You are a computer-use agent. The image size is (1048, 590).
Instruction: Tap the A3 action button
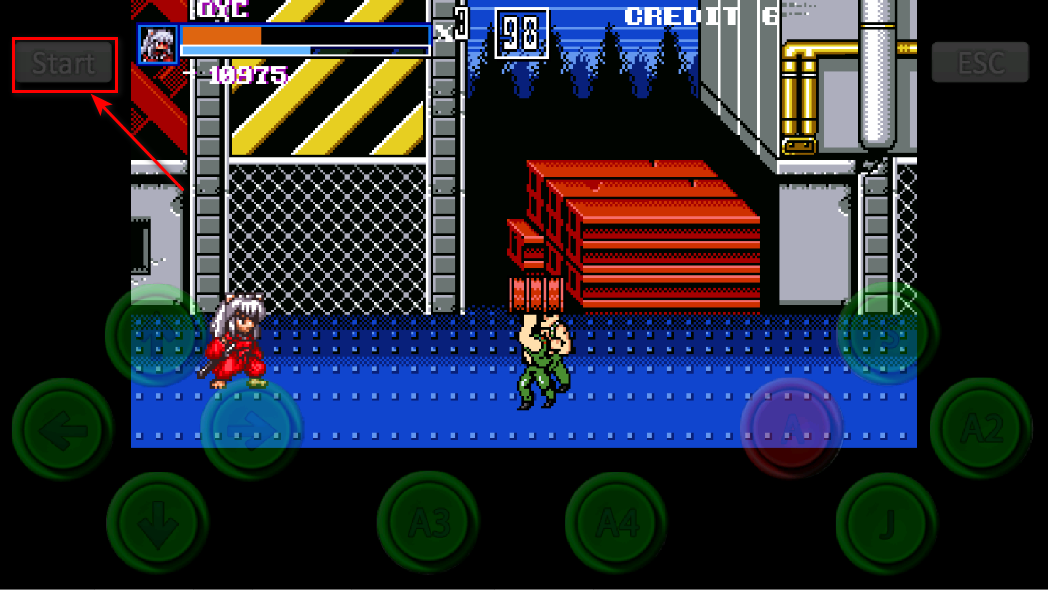tap(428, 522)
